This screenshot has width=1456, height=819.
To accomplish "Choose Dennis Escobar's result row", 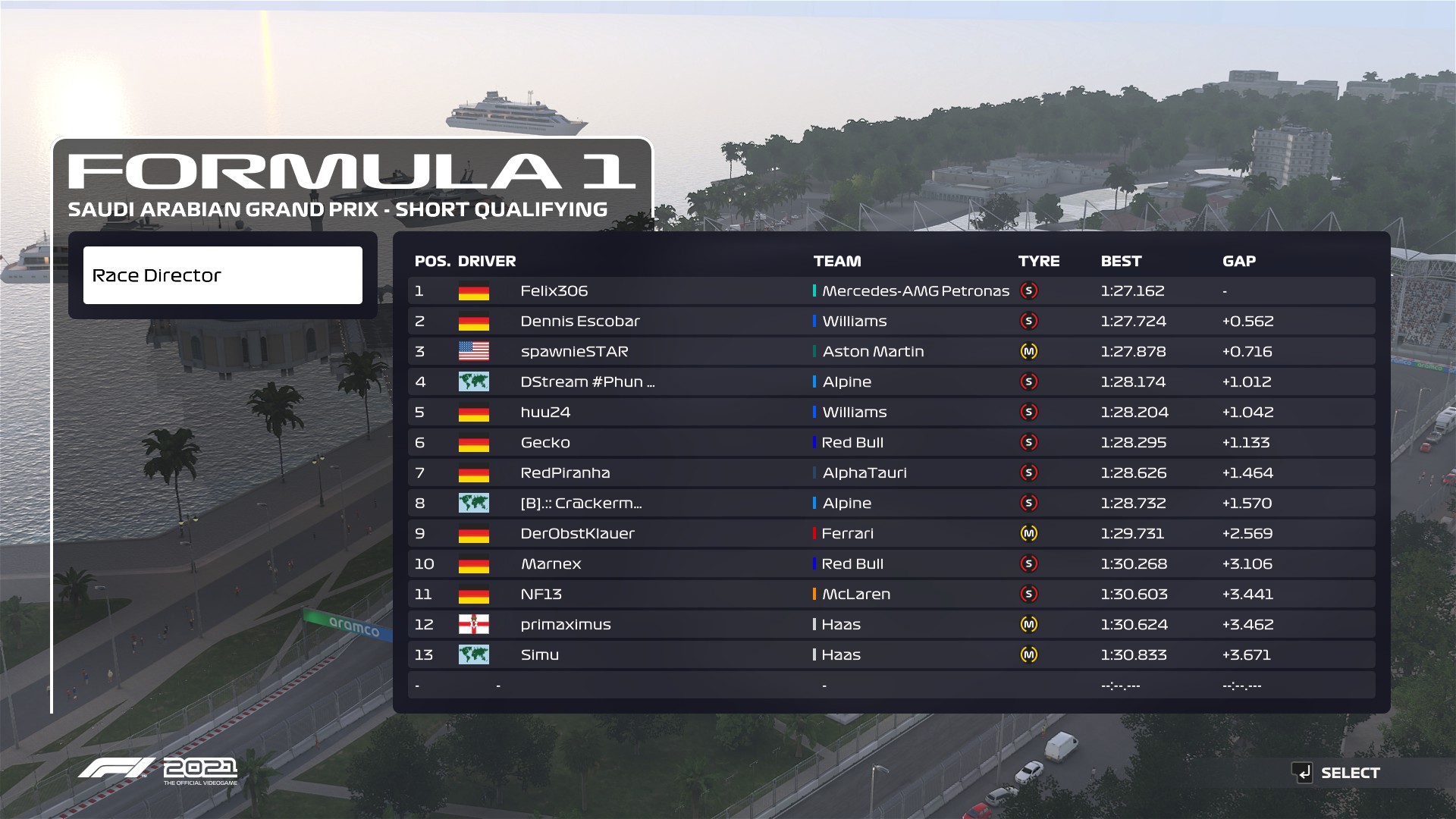I will (890, 322).
